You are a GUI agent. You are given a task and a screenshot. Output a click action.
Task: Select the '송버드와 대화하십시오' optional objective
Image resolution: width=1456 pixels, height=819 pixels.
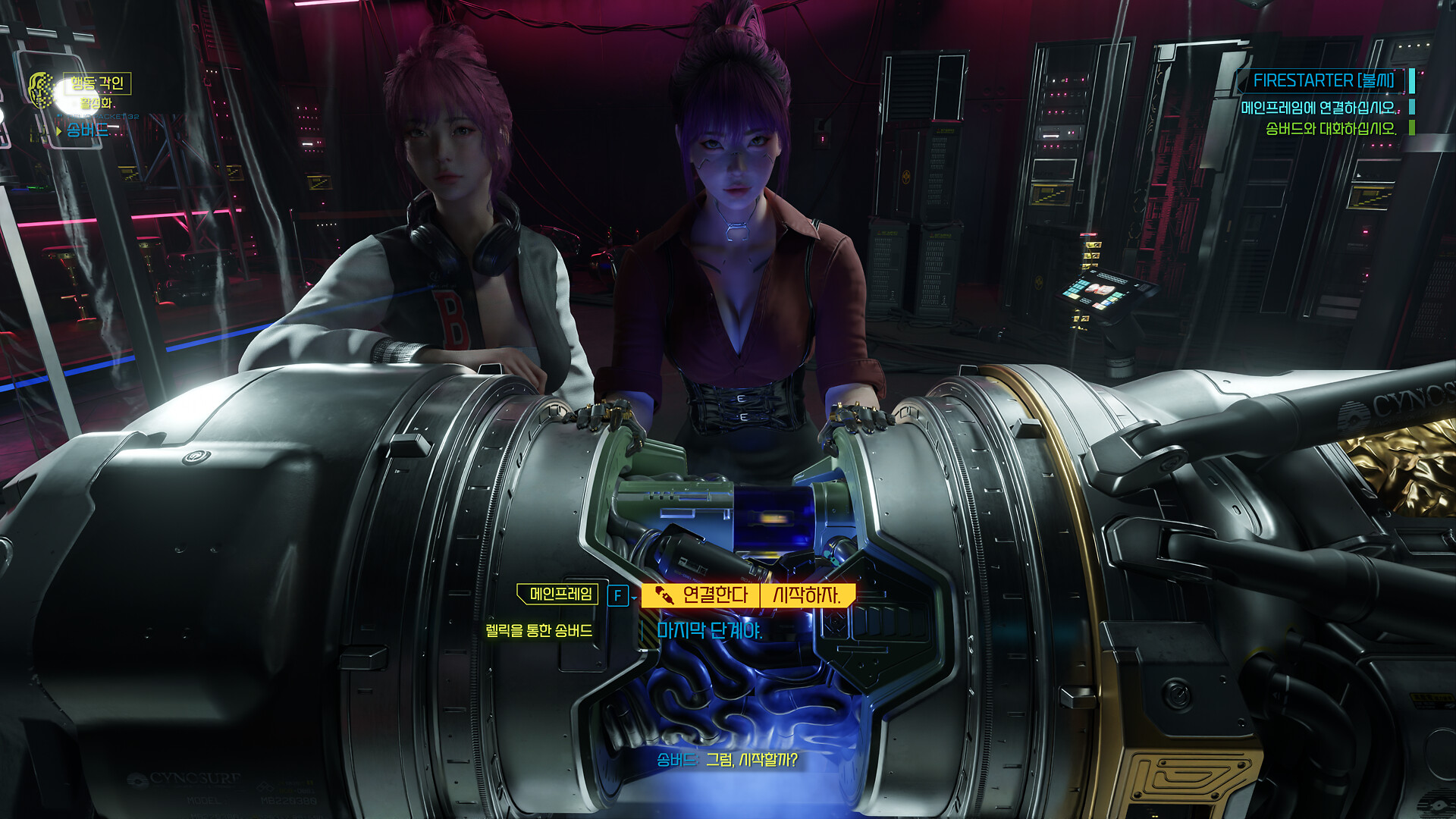click(1330, 129)
